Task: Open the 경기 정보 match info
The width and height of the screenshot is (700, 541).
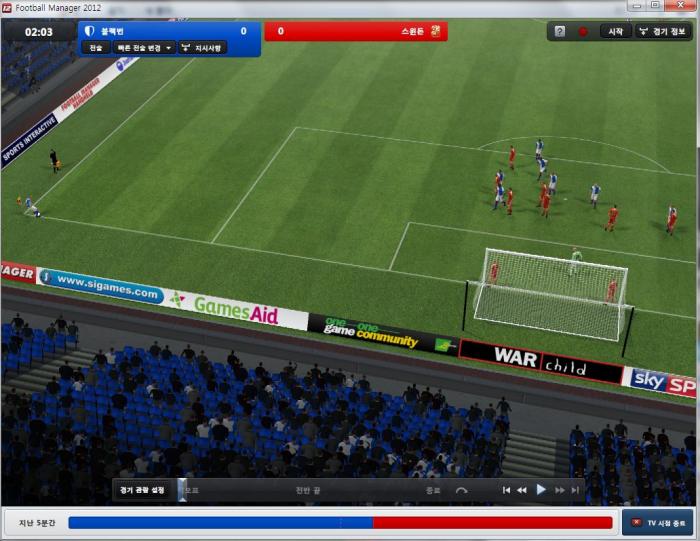Action: coord(664,32)
